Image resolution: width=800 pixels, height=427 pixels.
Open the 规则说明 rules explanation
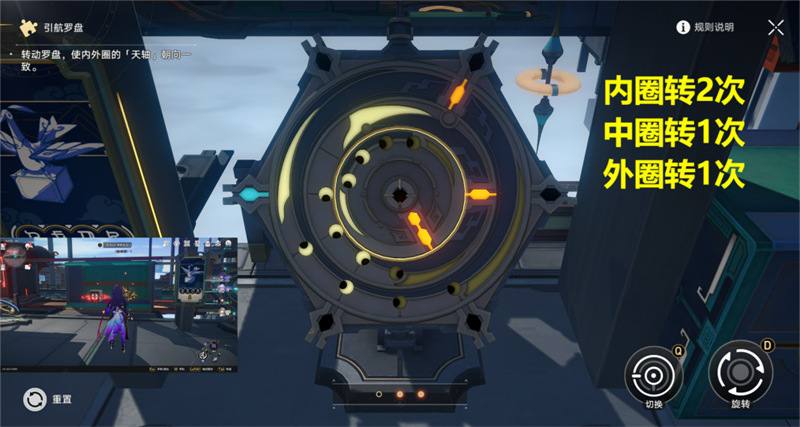[x=706, y=28]
